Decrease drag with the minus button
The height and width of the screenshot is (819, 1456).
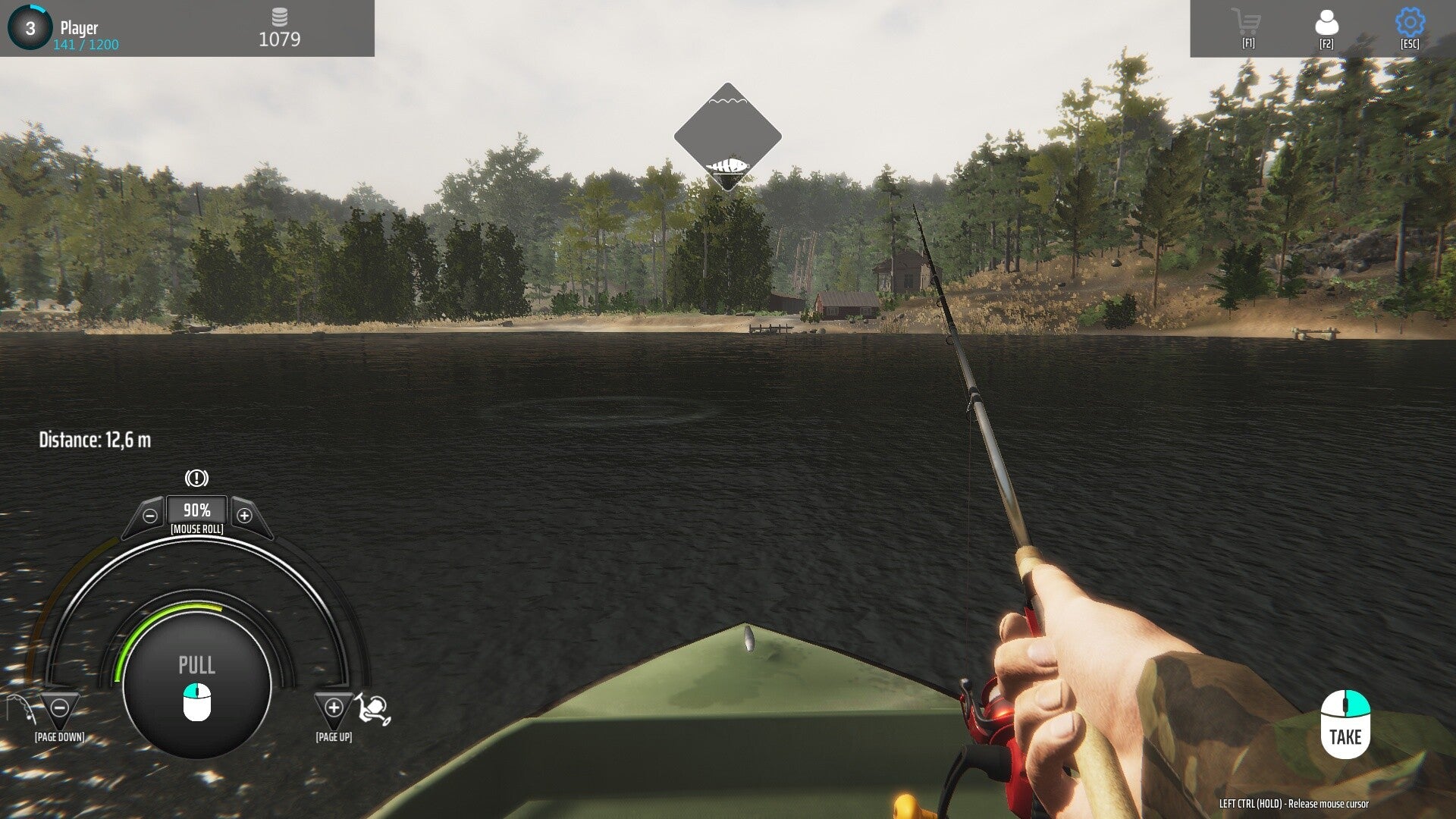(x=150, y=516)
